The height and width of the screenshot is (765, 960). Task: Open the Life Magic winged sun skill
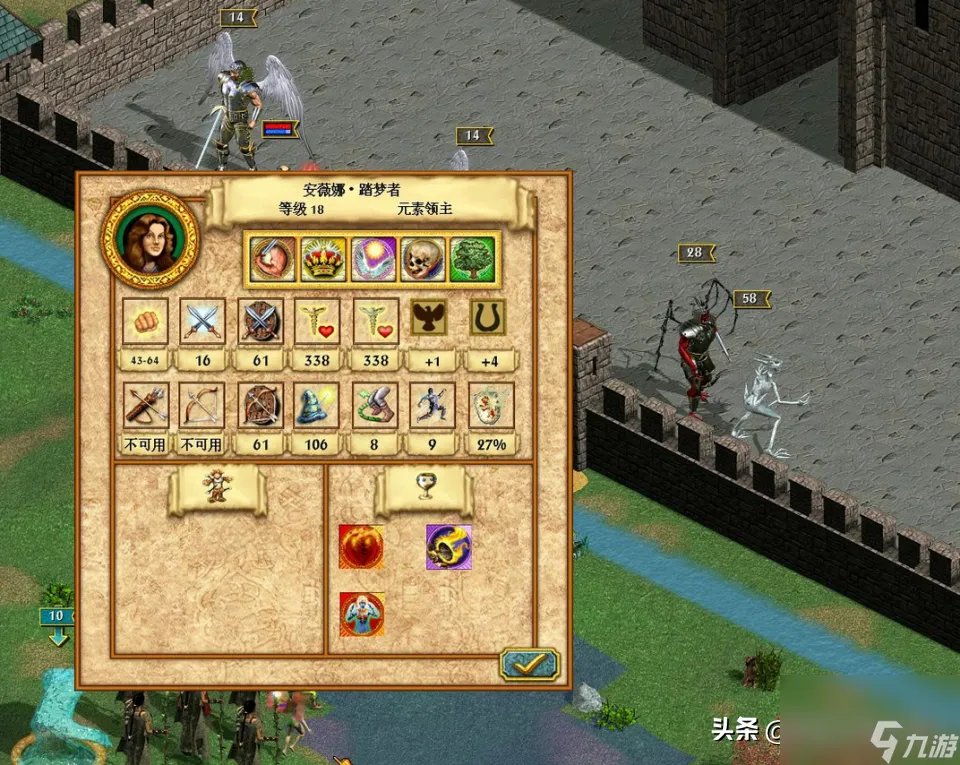point(374,260)
